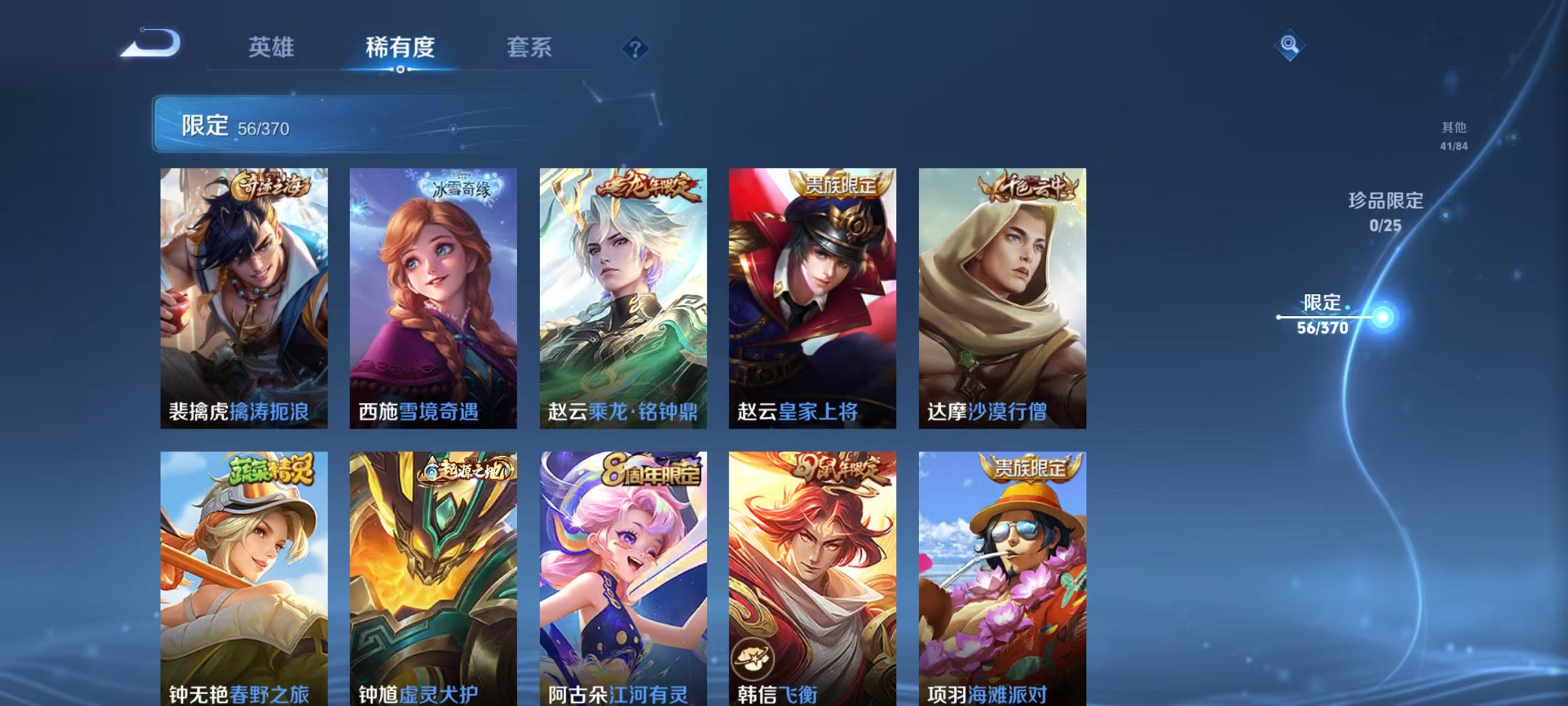1568x706 pixels.
Task: Switch to the 英雄 tab
Action: point(272,47)
